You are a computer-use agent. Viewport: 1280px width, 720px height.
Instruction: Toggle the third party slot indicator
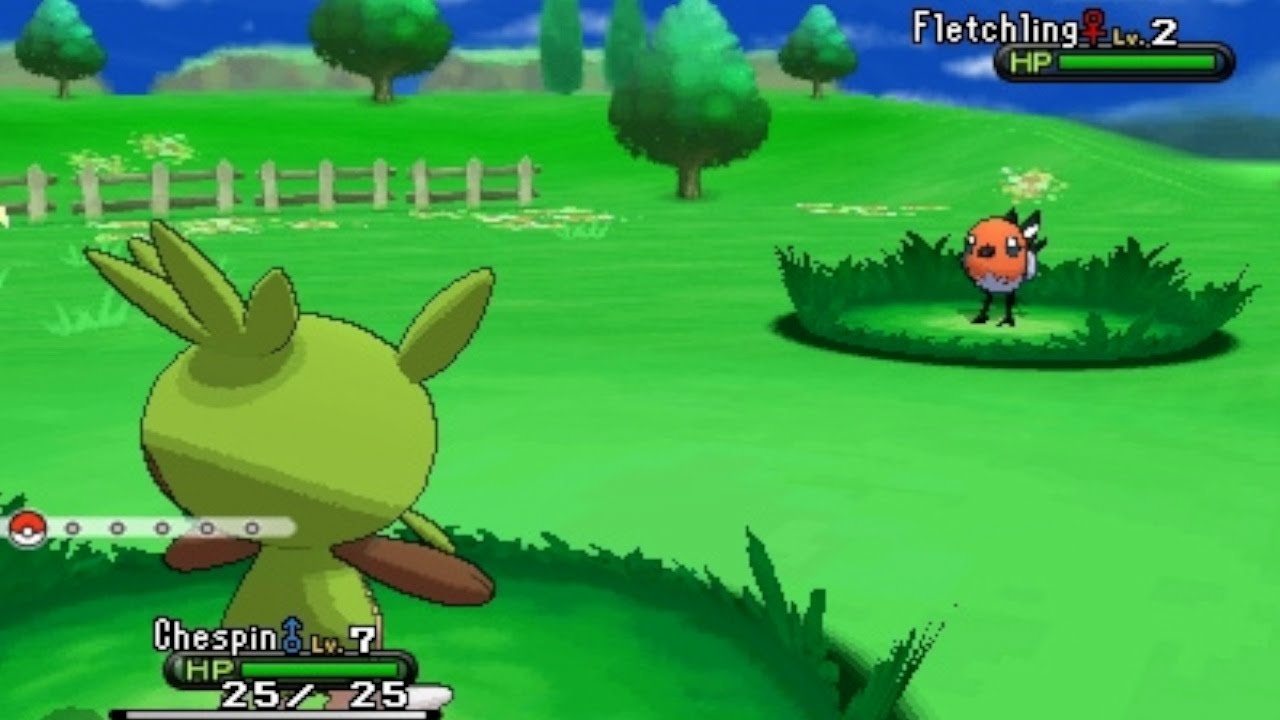(x=161, y=527)
